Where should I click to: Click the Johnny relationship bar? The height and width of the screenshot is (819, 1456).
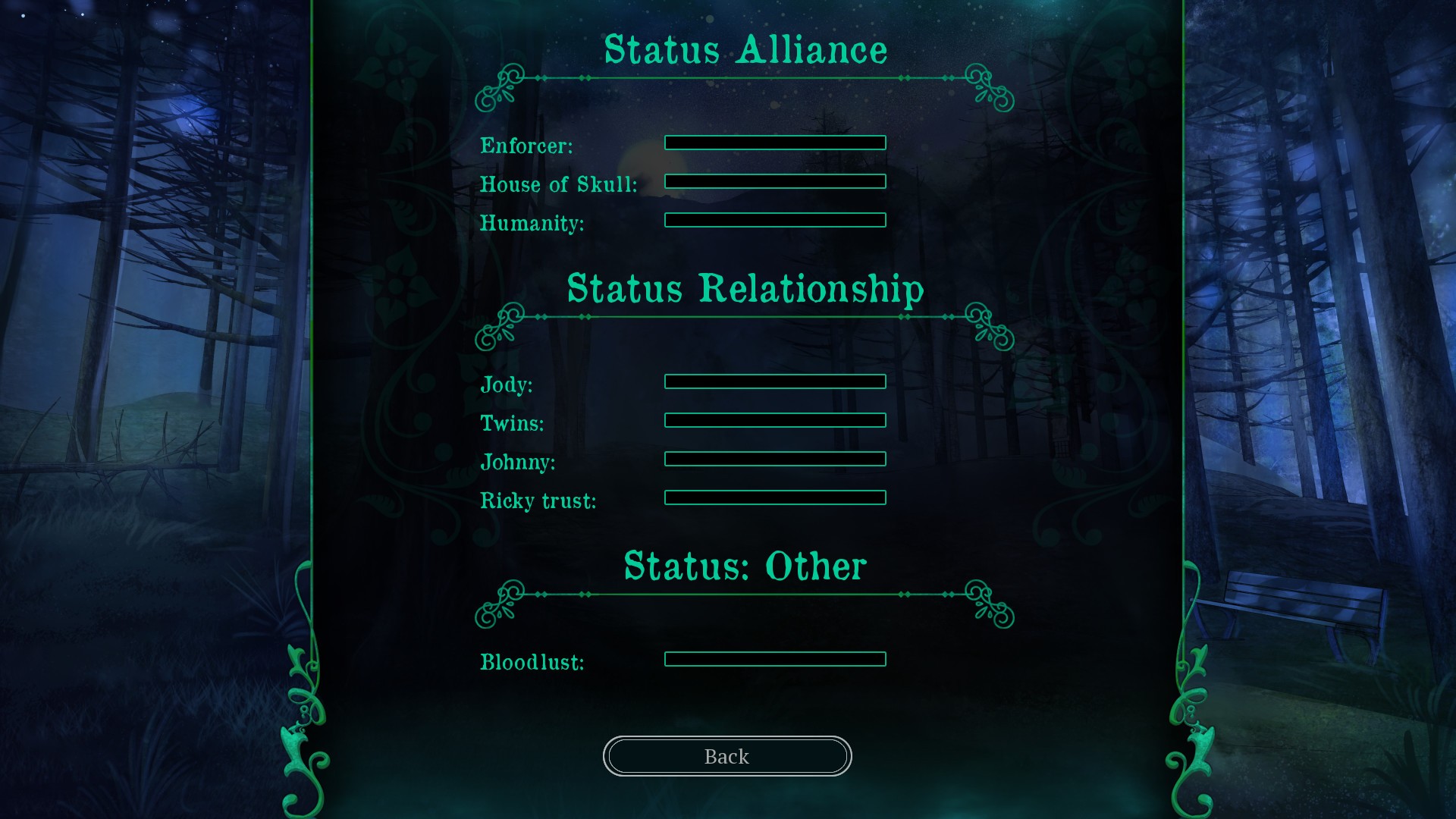click(x=774, y=459)
